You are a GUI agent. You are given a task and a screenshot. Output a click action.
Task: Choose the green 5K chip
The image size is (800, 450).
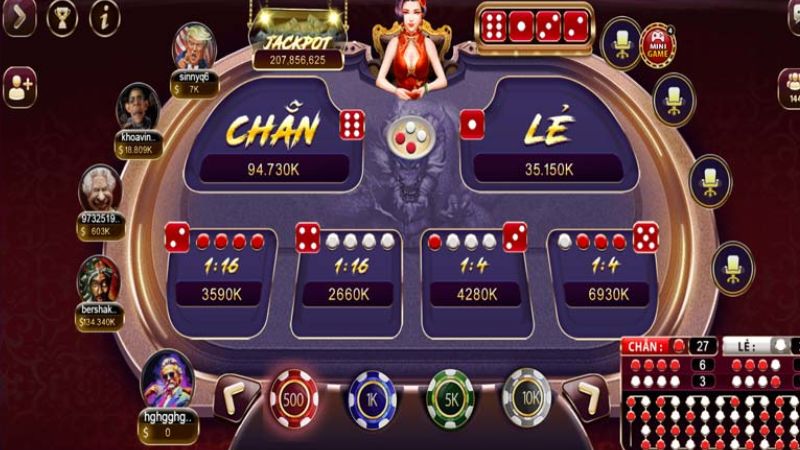(x=449, y=397)
